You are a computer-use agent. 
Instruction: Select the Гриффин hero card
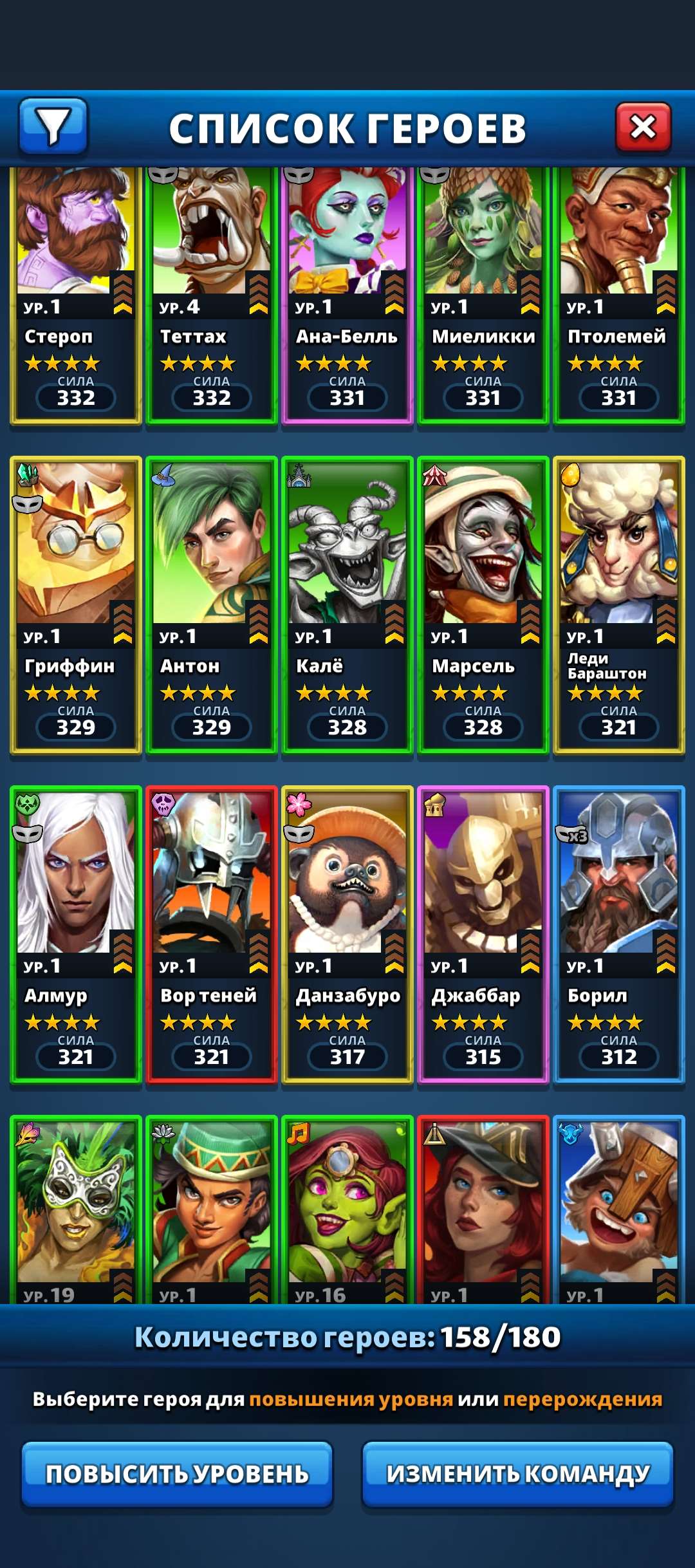(x=75, y=605)
